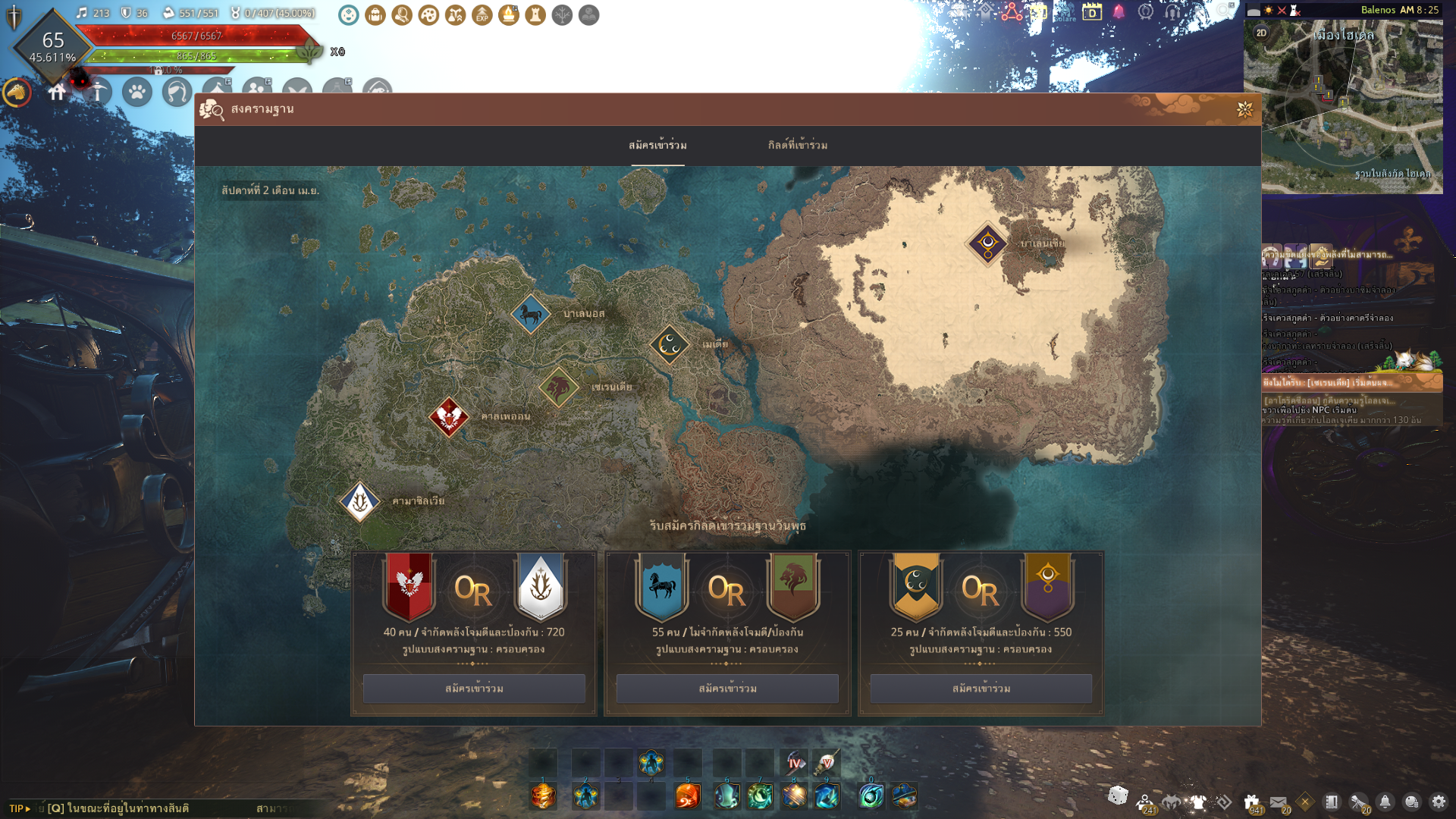Open the notification bell icon

(1385, 802)
